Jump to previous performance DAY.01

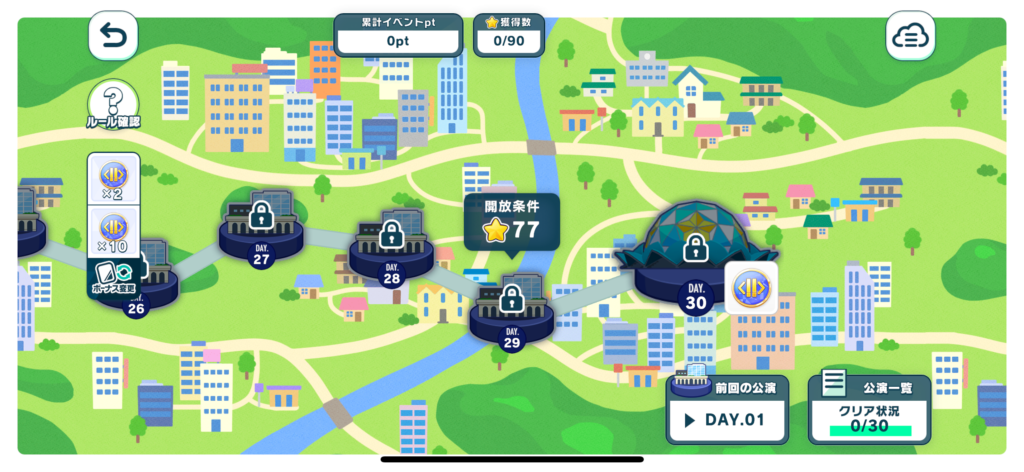pos(727,409)
